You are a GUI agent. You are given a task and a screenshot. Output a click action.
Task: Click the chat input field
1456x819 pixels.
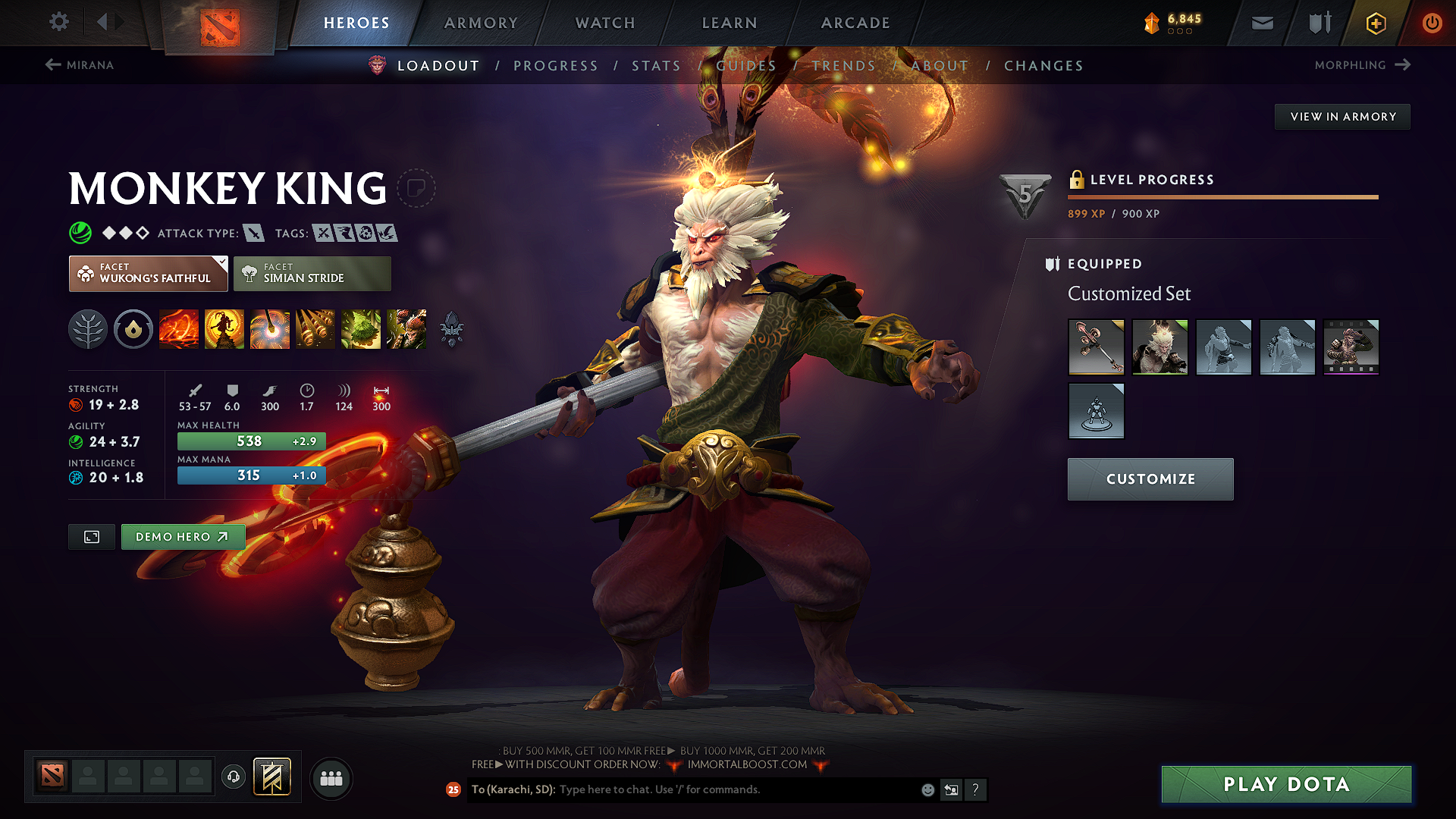click(720, 789)
